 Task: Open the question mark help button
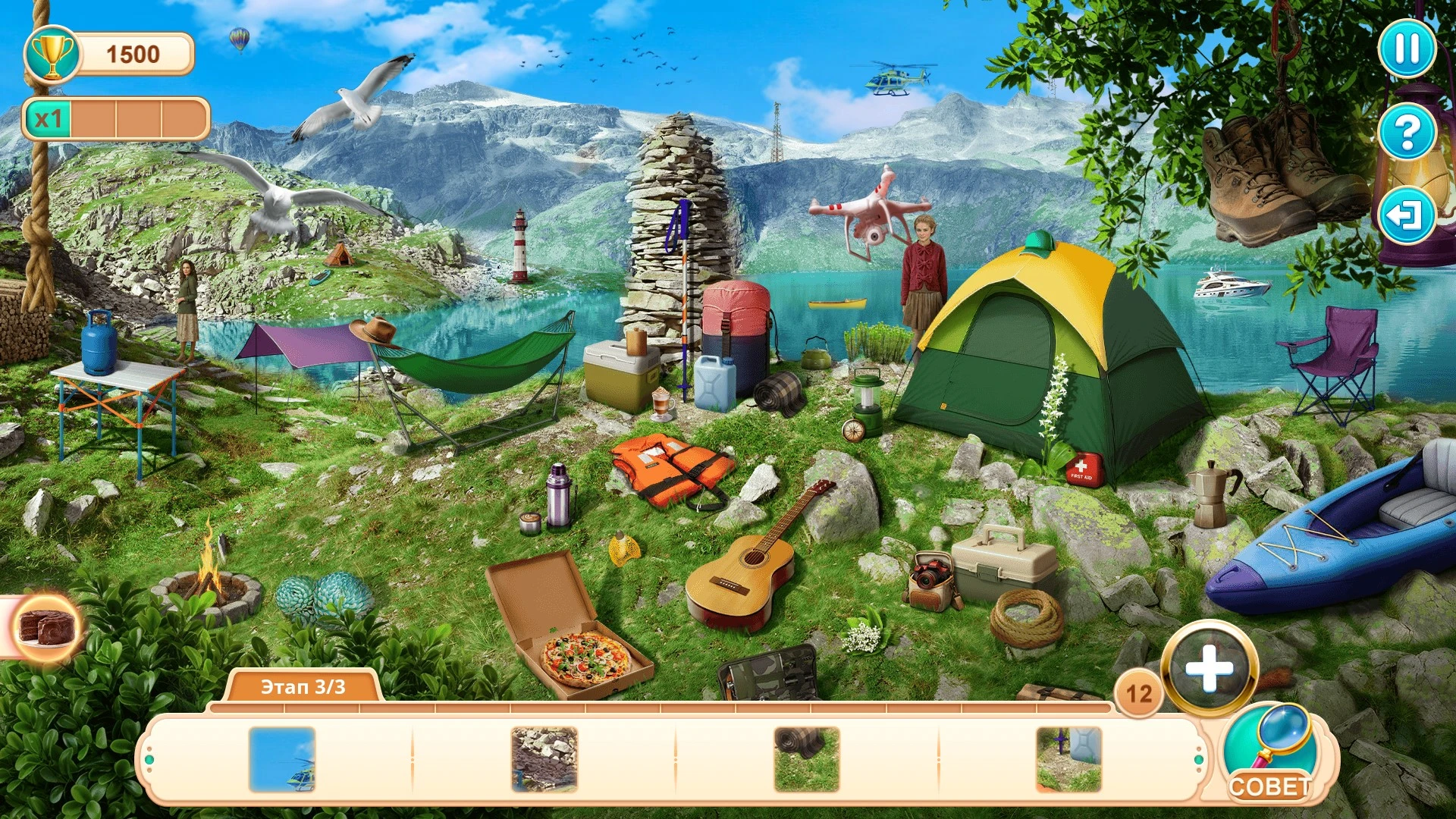[x=1407, y=132]
